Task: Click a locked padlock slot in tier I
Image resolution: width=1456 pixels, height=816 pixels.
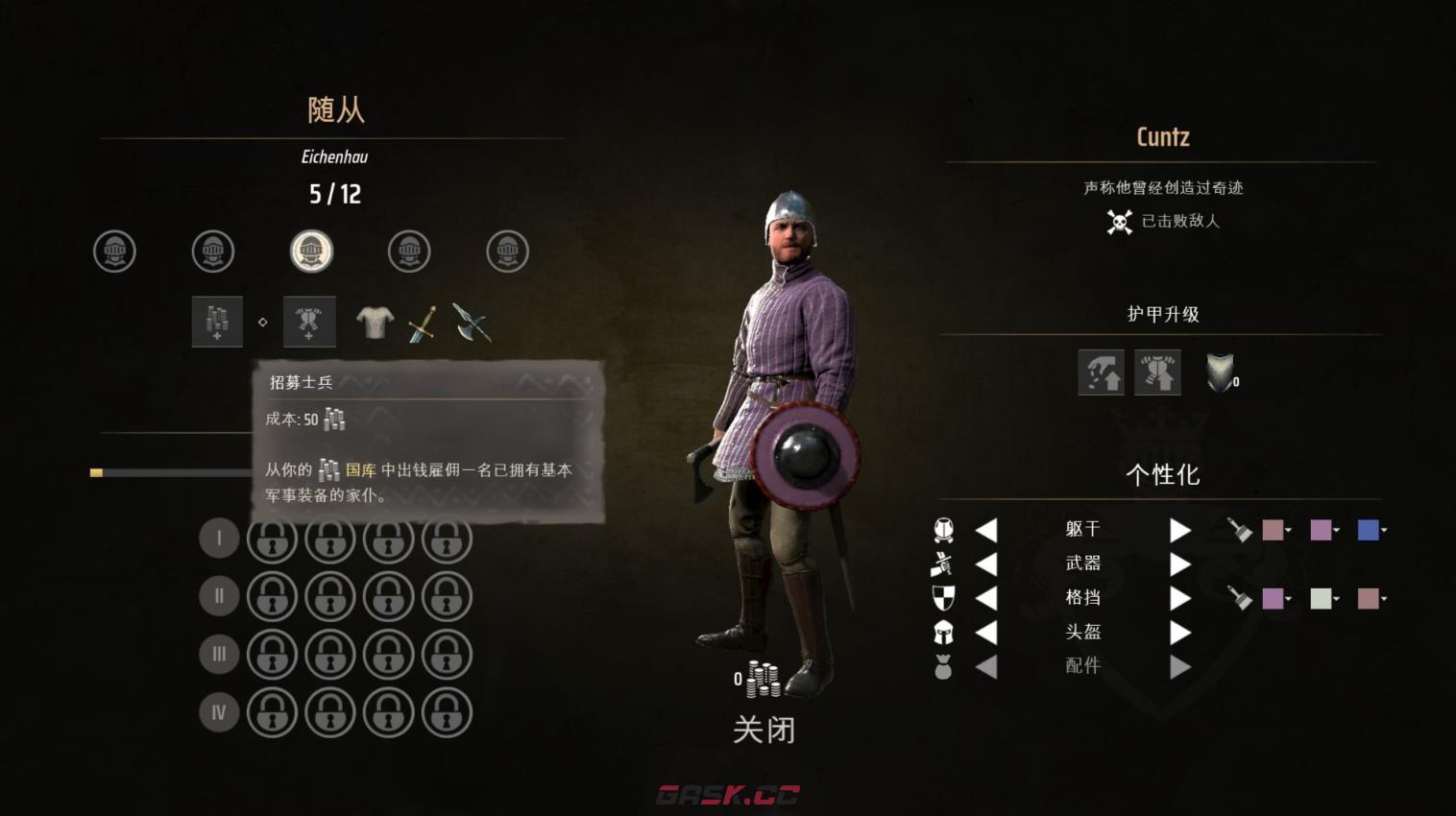Action: click(x=272, y=539)
